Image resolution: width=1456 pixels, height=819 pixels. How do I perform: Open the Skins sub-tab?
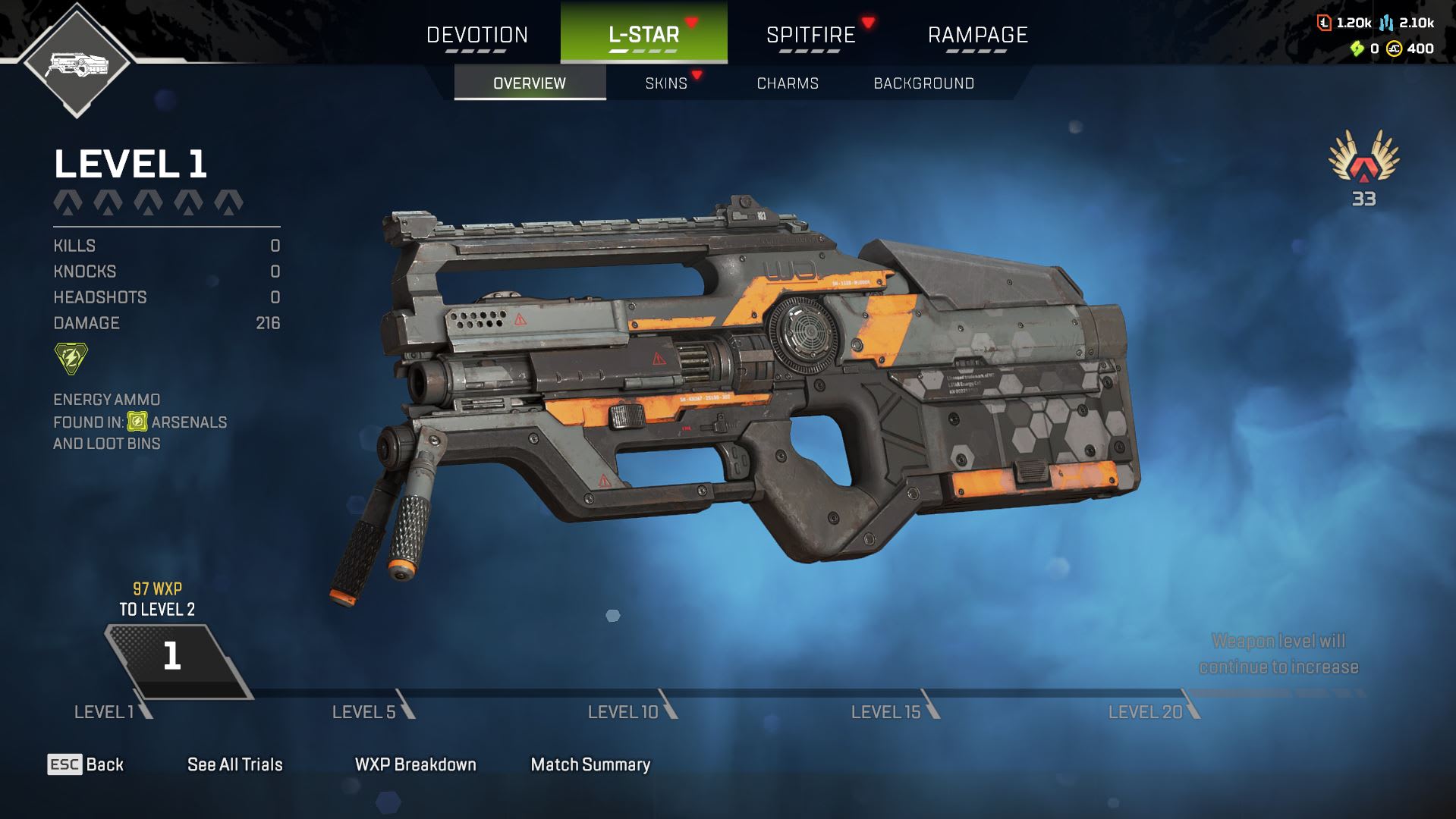[666, 83]
